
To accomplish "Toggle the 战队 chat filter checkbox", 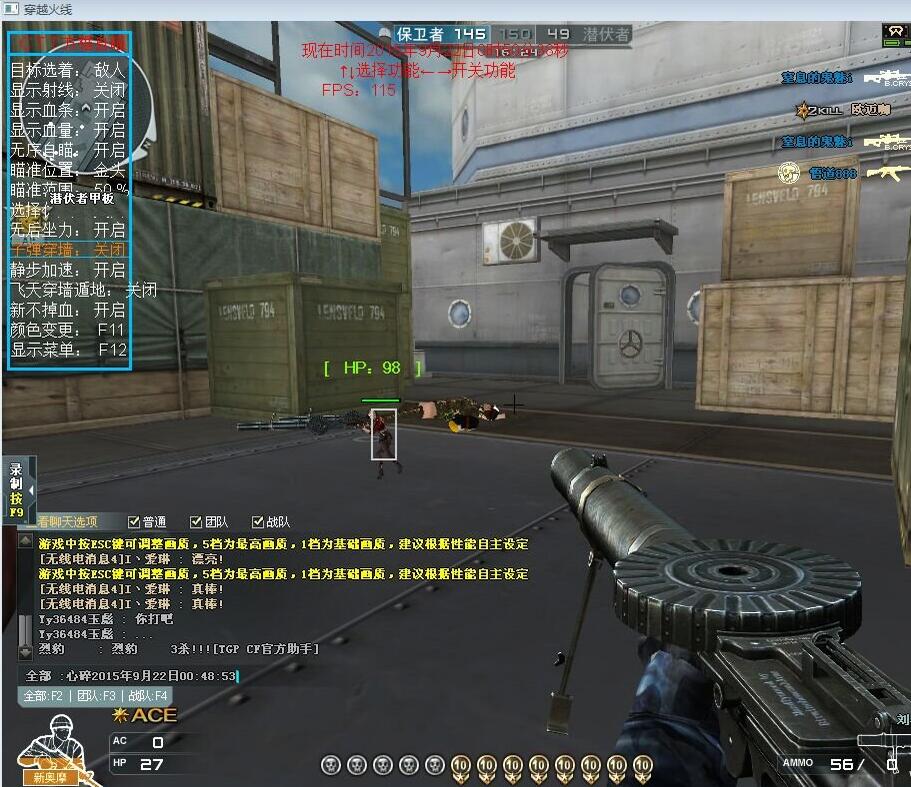I will 258,522.
